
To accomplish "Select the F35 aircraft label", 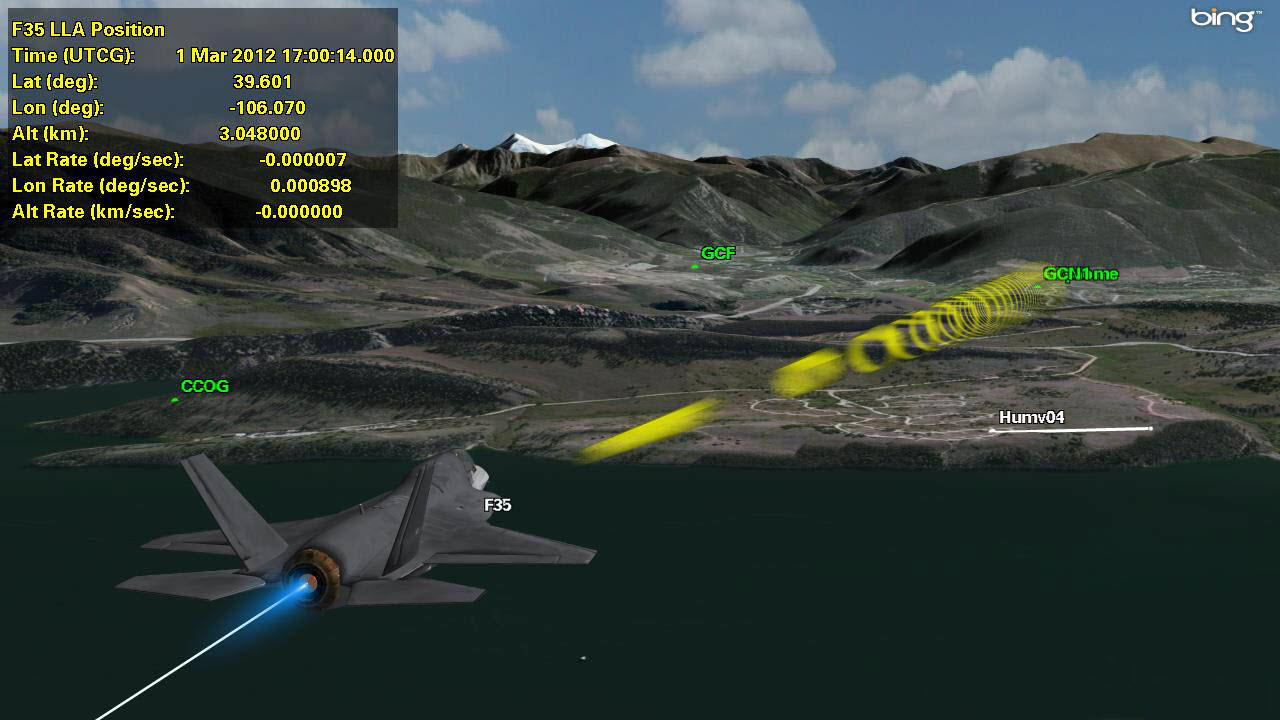I will tap(498, 505).
